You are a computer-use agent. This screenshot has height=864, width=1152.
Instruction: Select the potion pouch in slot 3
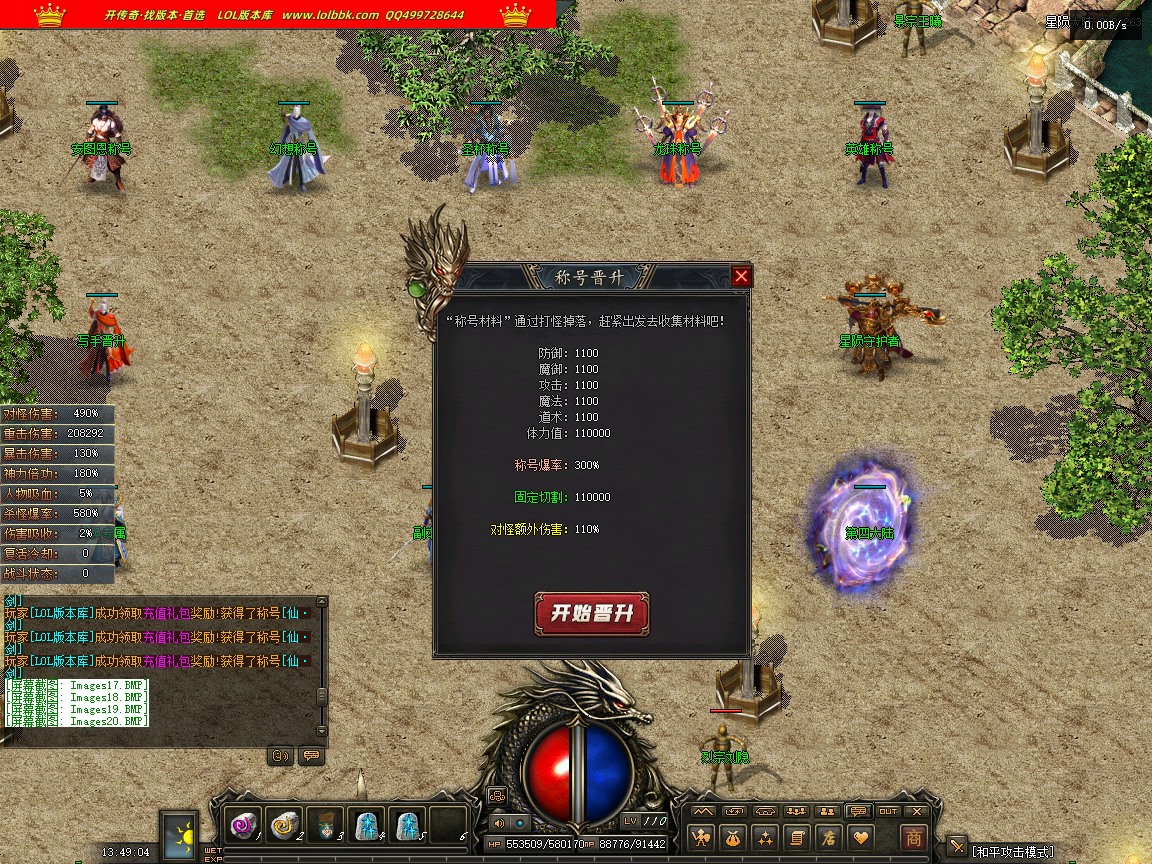(325, 825)
